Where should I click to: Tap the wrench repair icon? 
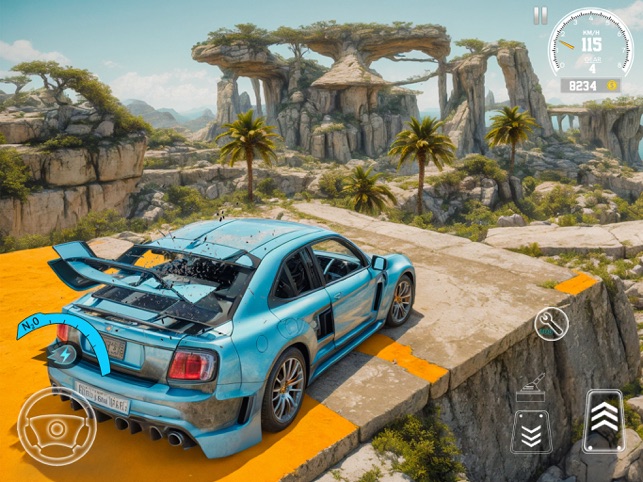[551, 323]
